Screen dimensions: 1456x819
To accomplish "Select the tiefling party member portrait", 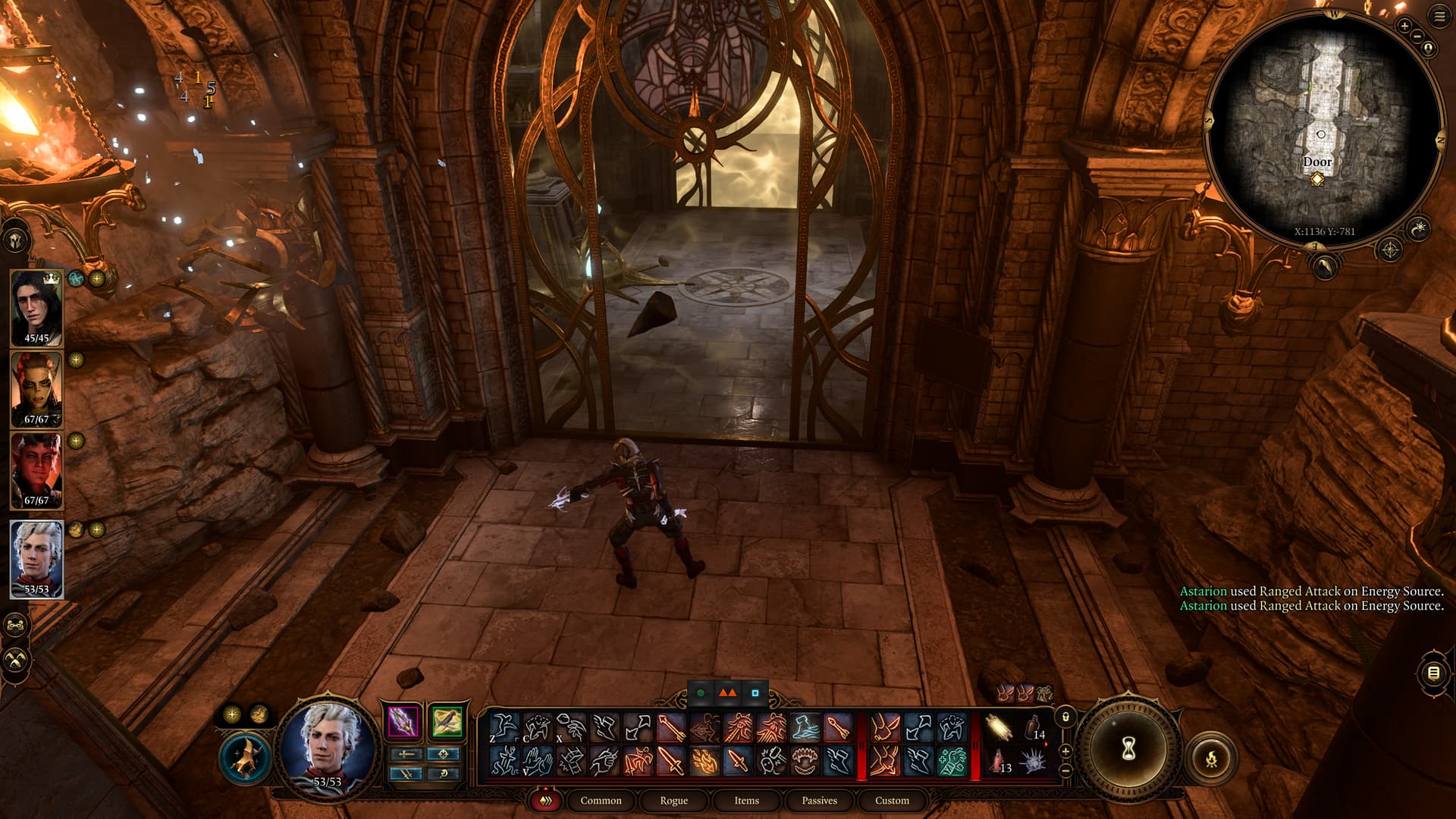I will coord(36,470).
